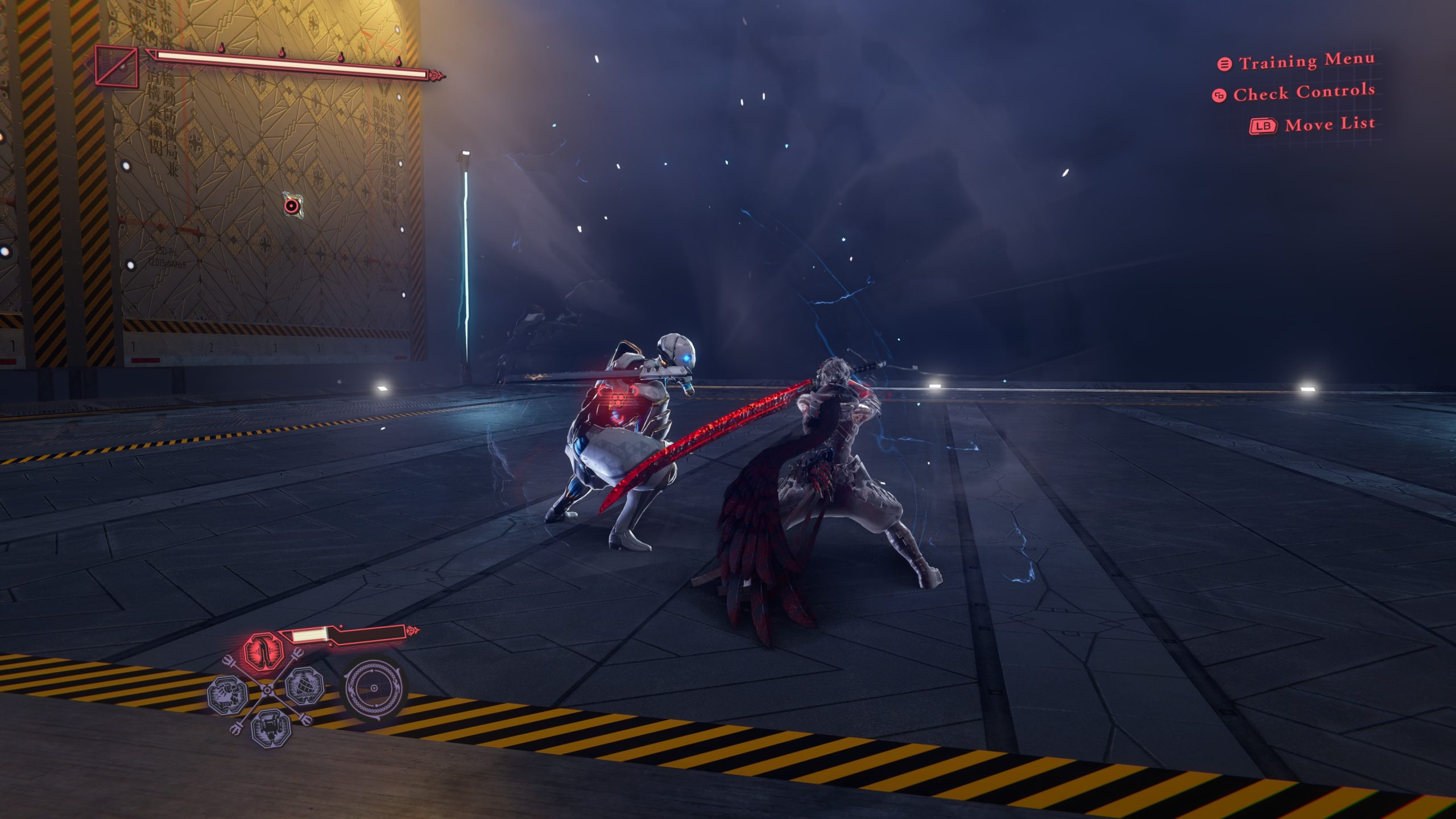The height and width of the screenshot is (819, 1456).
Task: Click the circular dragon ring gauge
Action: tap(374, 688)
